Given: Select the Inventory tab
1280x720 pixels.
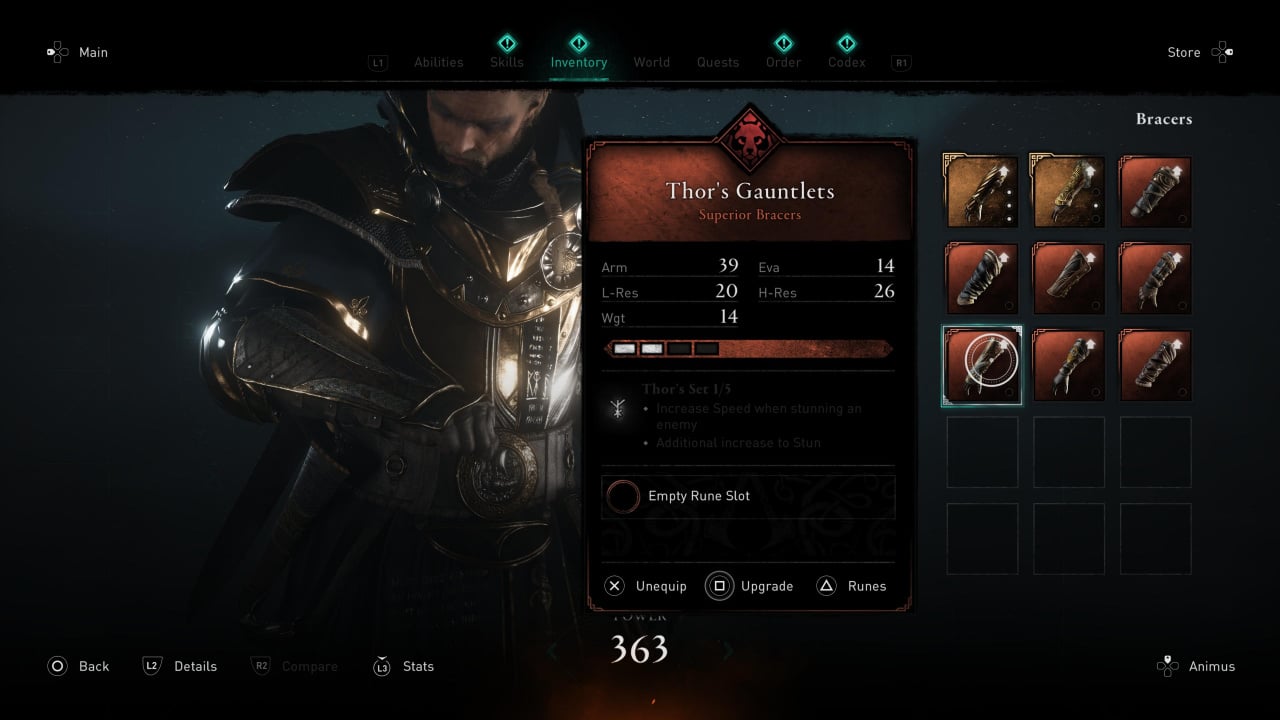Looking at the screenshot, I should tap(578, 62).
